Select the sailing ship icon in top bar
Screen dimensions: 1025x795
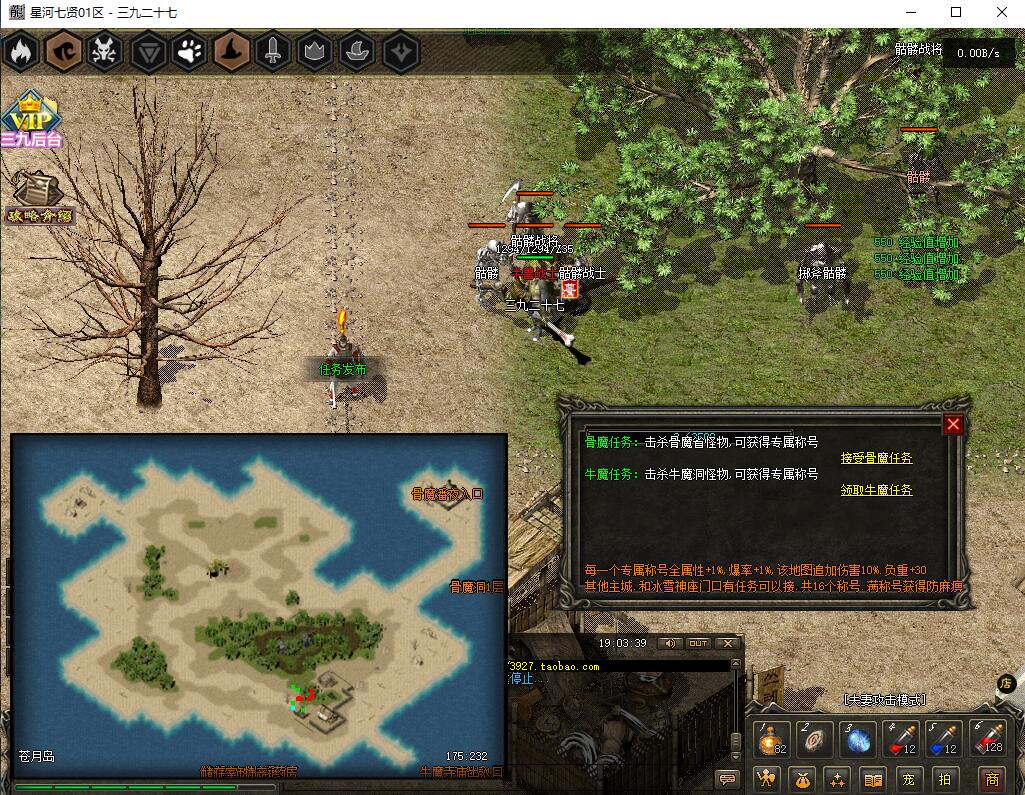point(358,51)
